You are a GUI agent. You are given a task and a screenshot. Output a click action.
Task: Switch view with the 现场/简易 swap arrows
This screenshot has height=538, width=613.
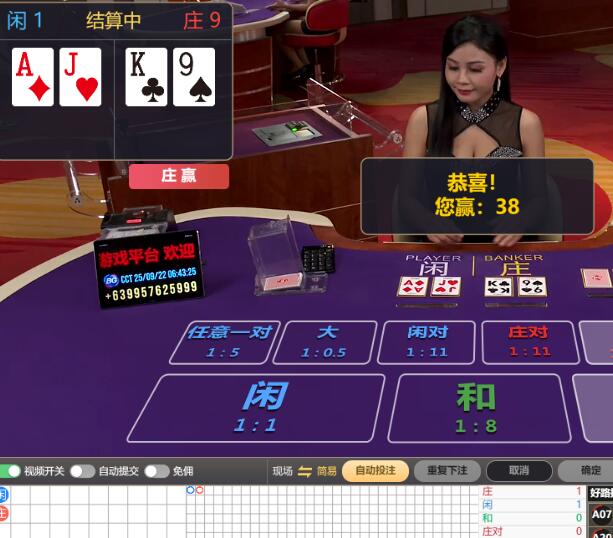tap(305, 471)
